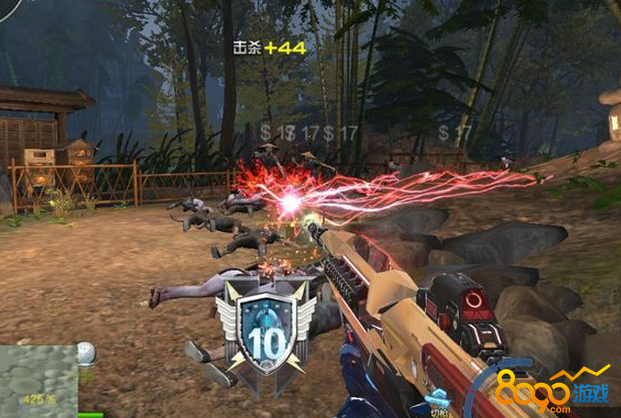Click the round silver icon beside the minimap
The width and height of the screenshot is (621, 418).
click(x=87, y=353)
